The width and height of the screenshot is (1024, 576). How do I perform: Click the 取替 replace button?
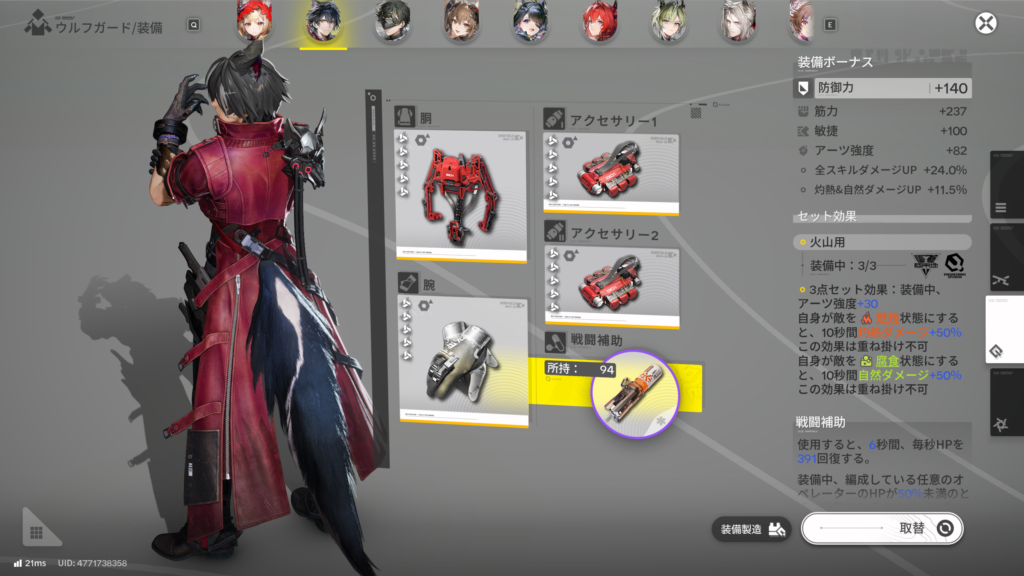coord(882,527)
